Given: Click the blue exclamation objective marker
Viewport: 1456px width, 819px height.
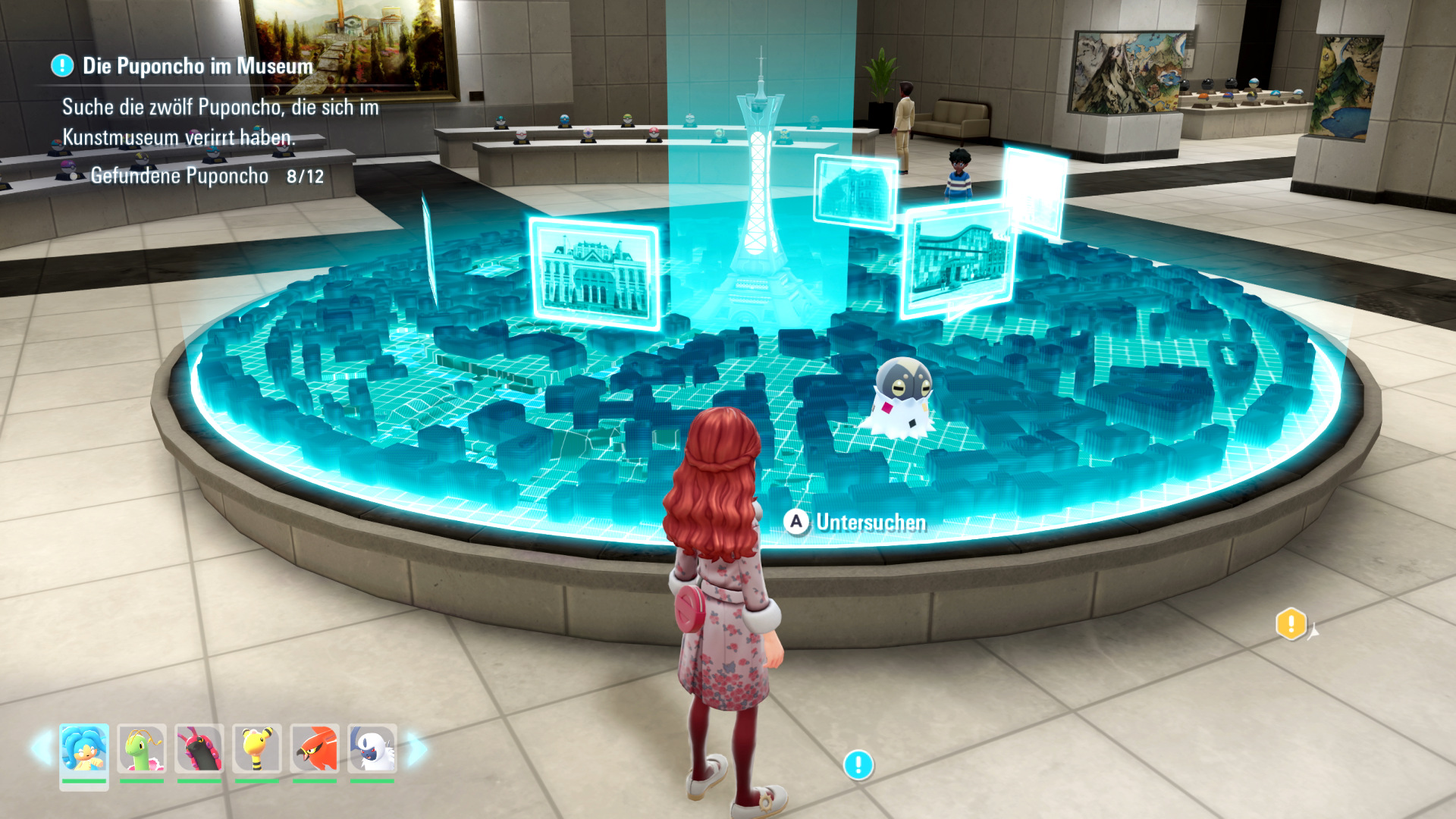Looking at the screenshot, I should (858, 764).
